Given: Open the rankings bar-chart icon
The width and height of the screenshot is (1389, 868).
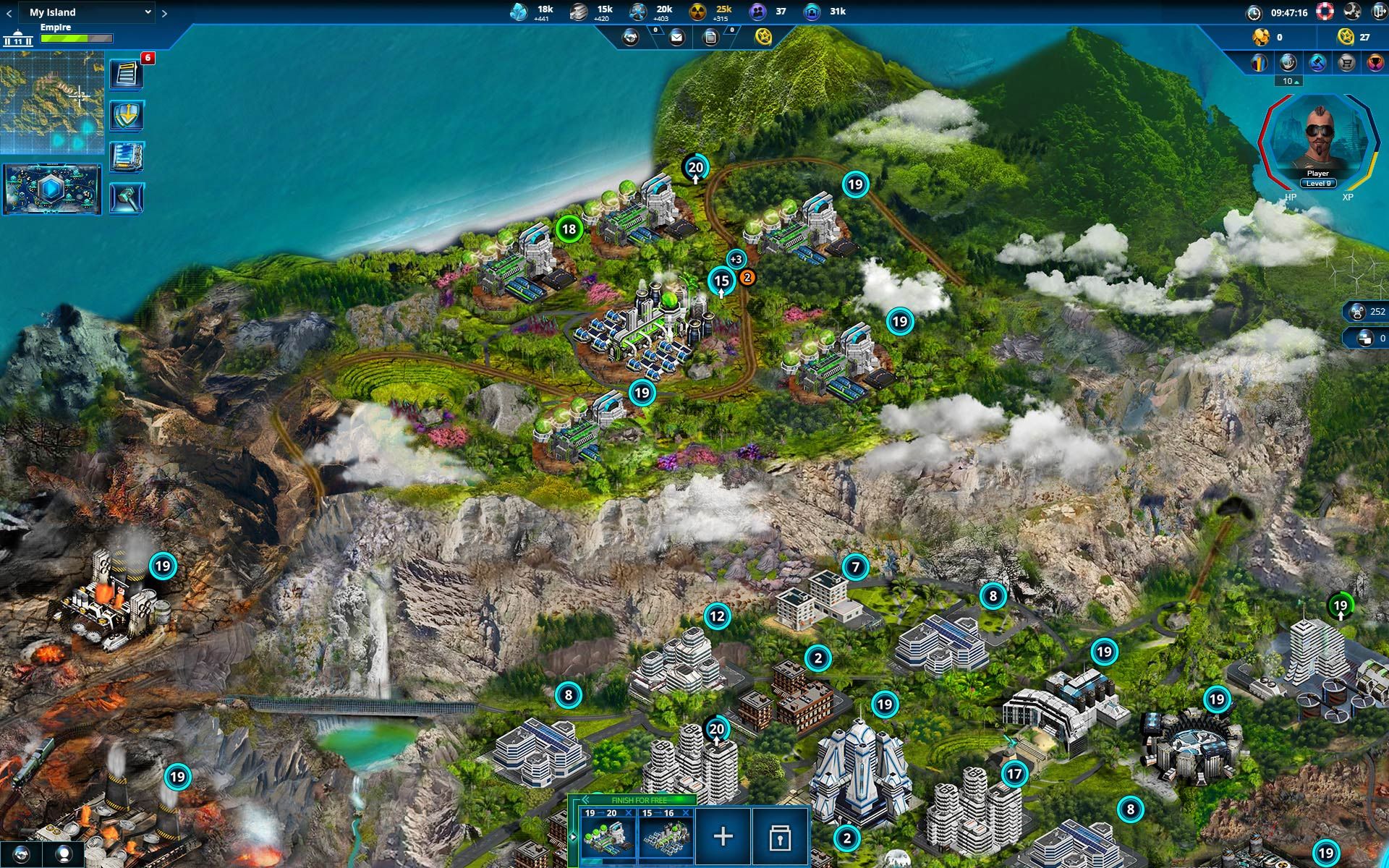Looking at the screenshot, I should tap(1260, 62).
